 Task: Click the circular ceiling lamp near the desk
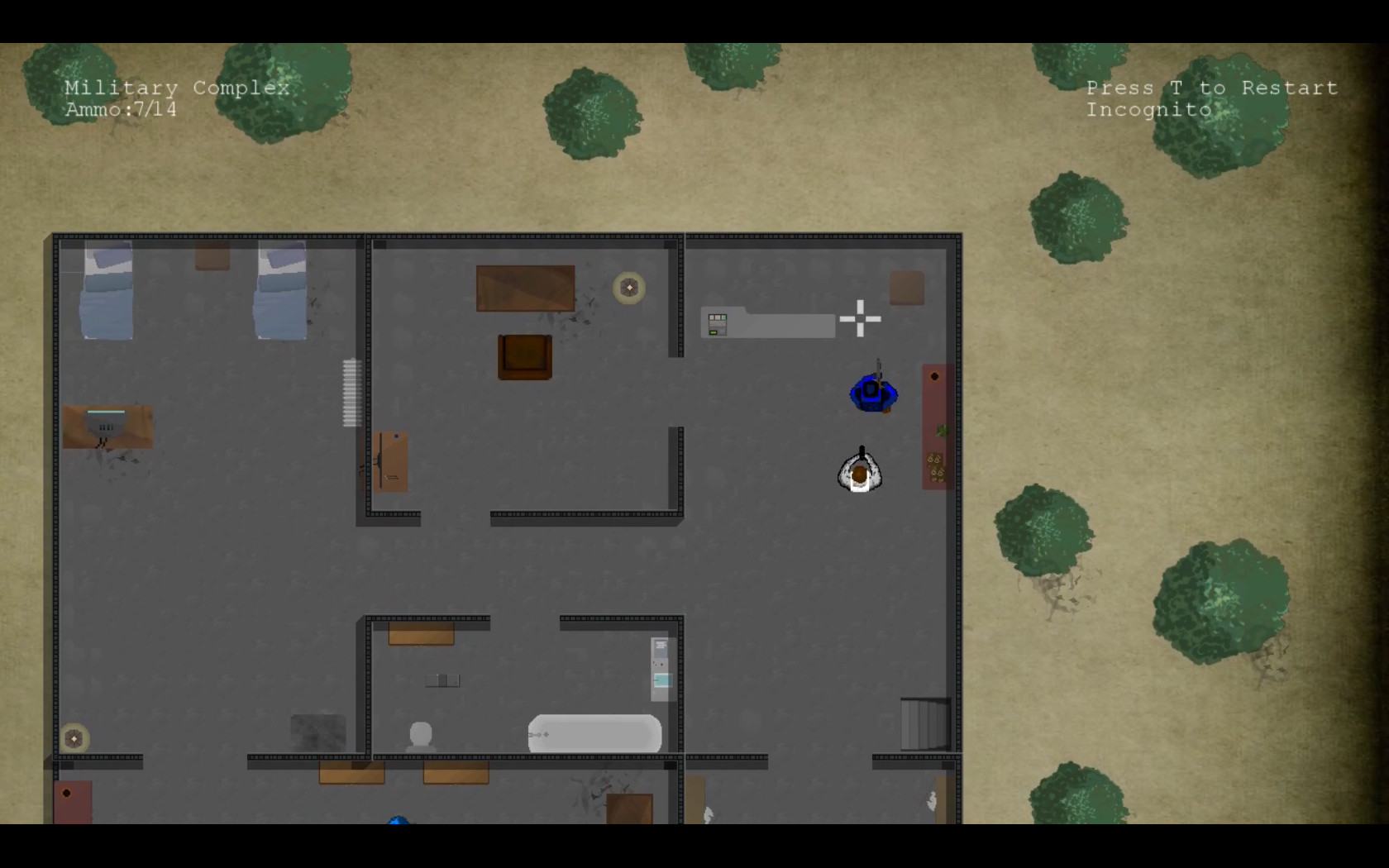tap(629, 288)
